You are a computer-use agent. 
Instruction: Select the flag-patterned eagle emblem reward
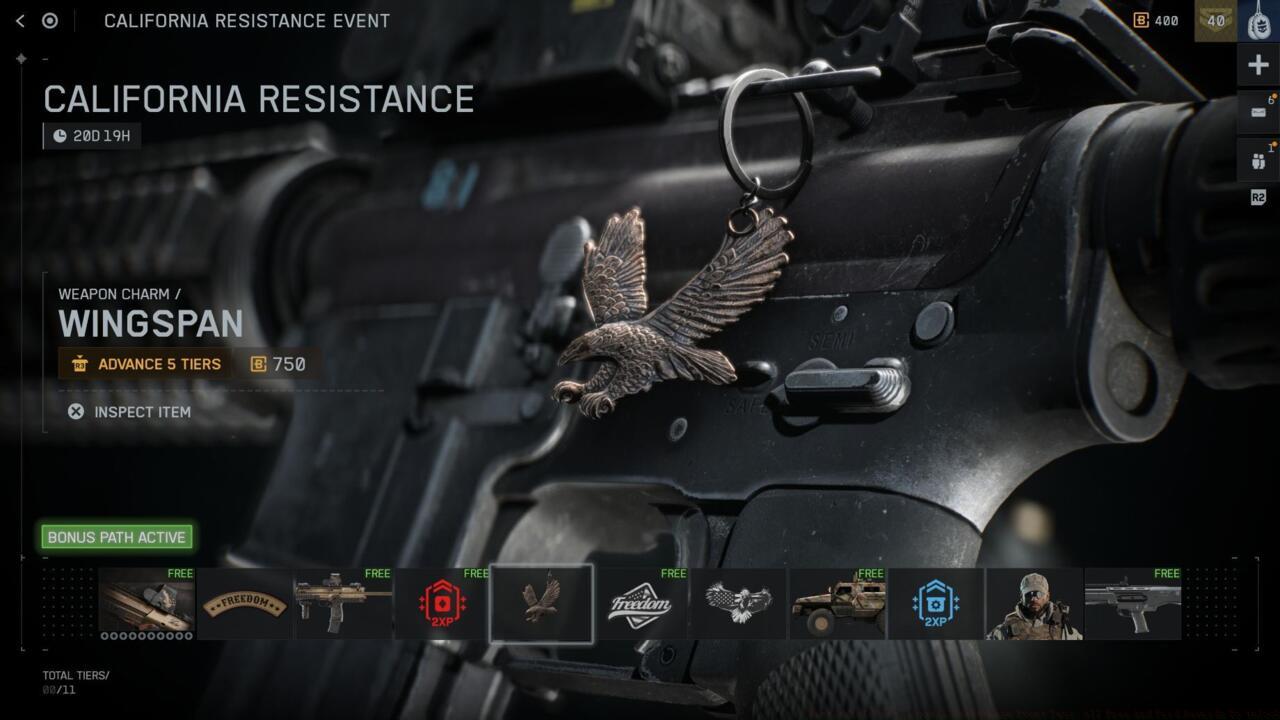point(738,604)
